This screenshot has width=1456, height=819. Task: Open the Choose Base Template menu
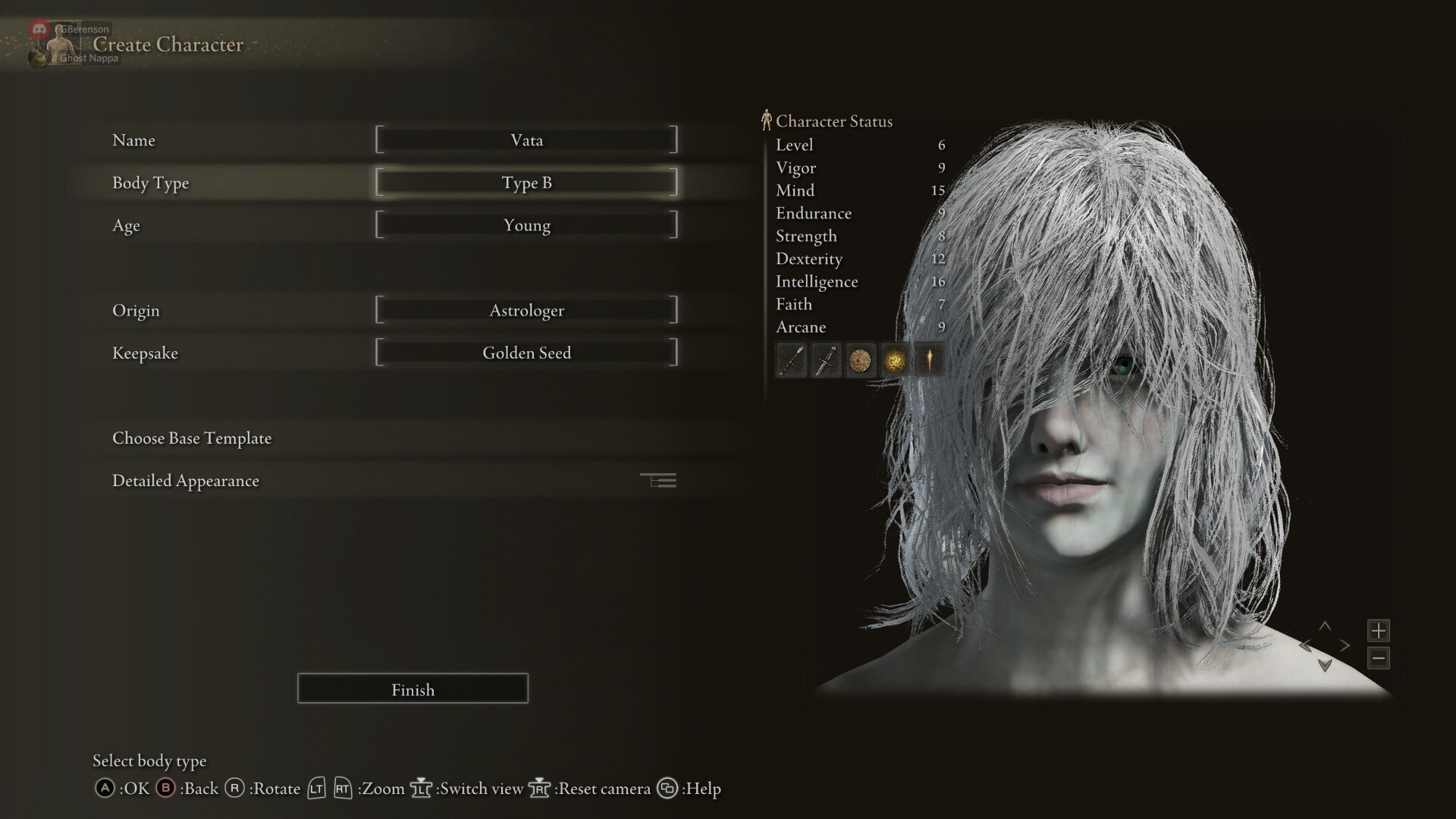point(192,438)
